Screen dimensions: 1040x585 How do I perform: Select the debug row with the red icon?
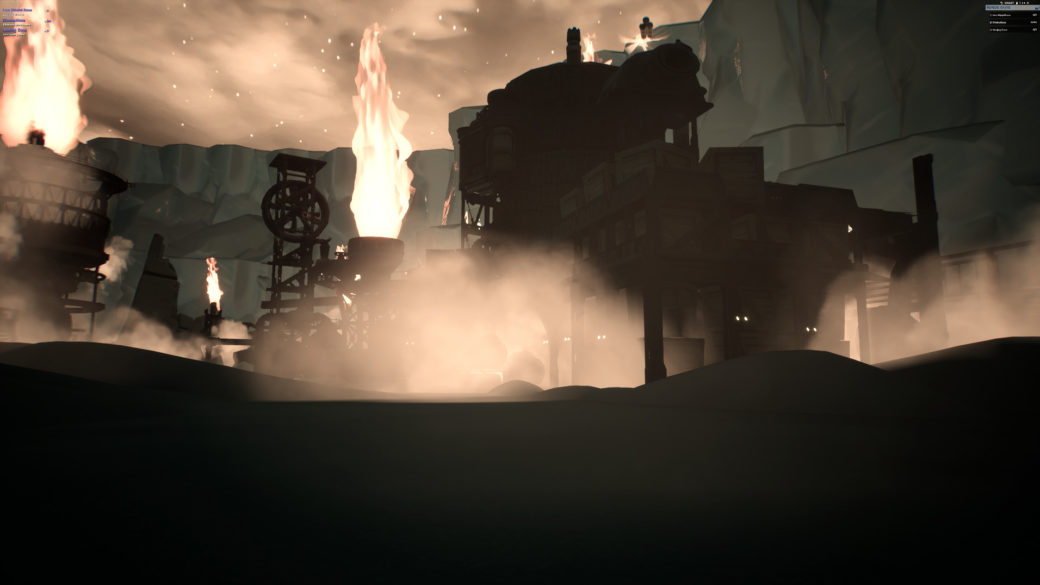[x=1001, y=30]
